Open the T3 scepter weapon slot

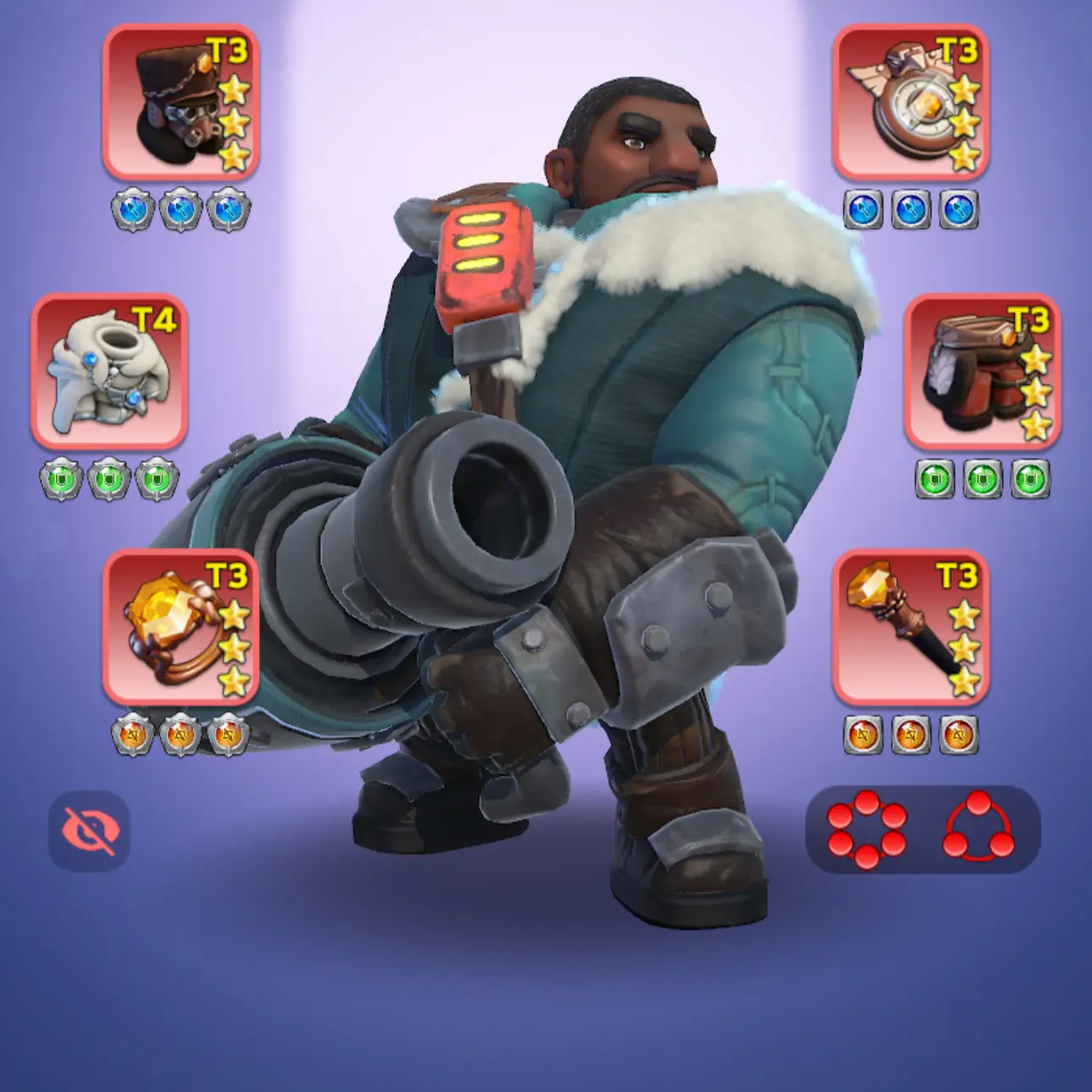913,635
